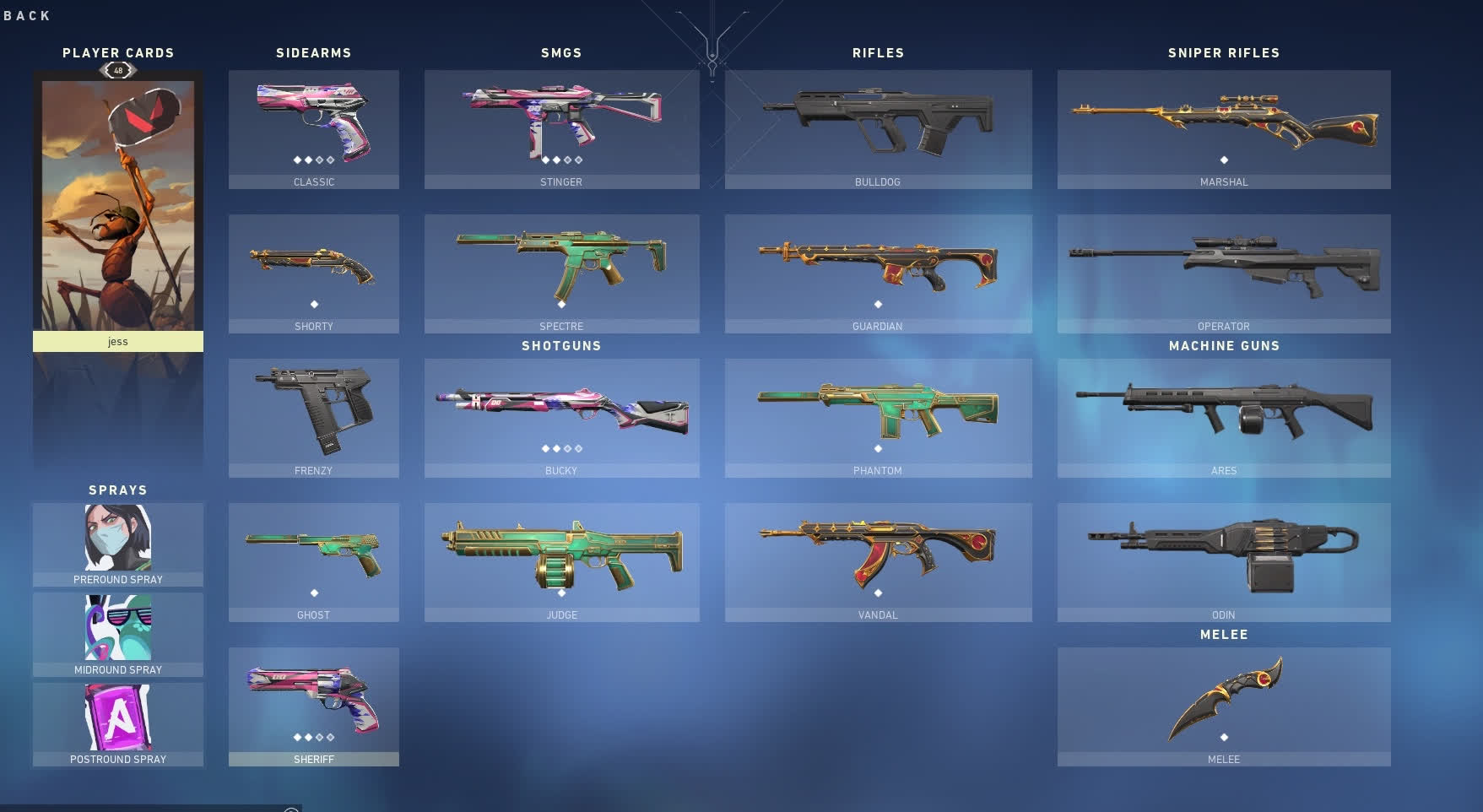Select the Judge shotgun slot

(561, 561)
